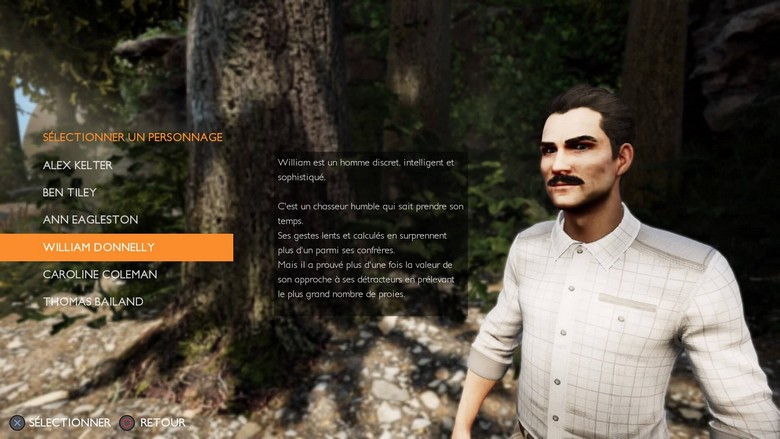Select the highlighted William Donnelly entry
780x439 pixels.
(x=99, y=247)
